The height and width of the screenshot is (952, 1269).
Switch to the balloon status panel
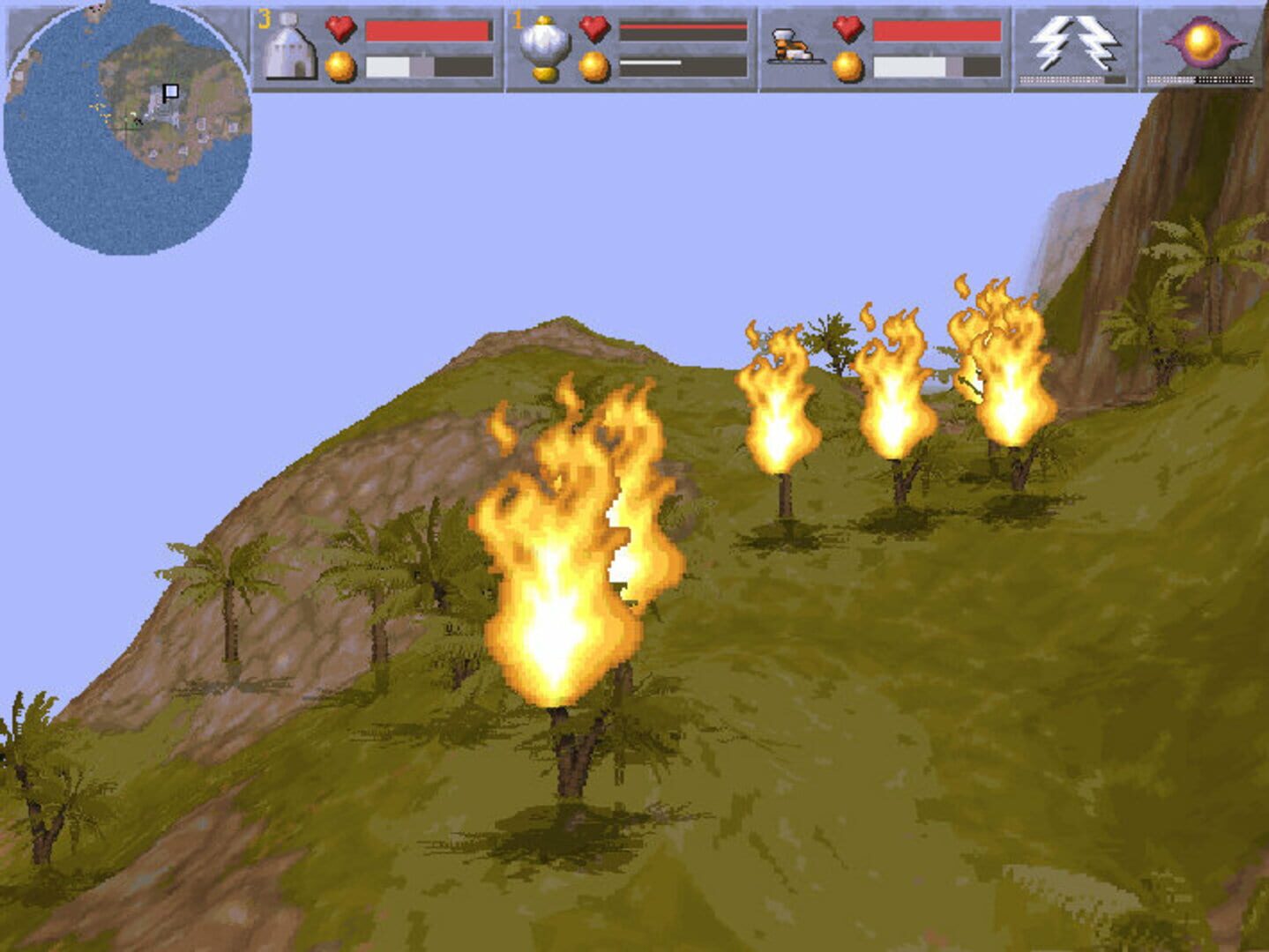coord(544,44)
